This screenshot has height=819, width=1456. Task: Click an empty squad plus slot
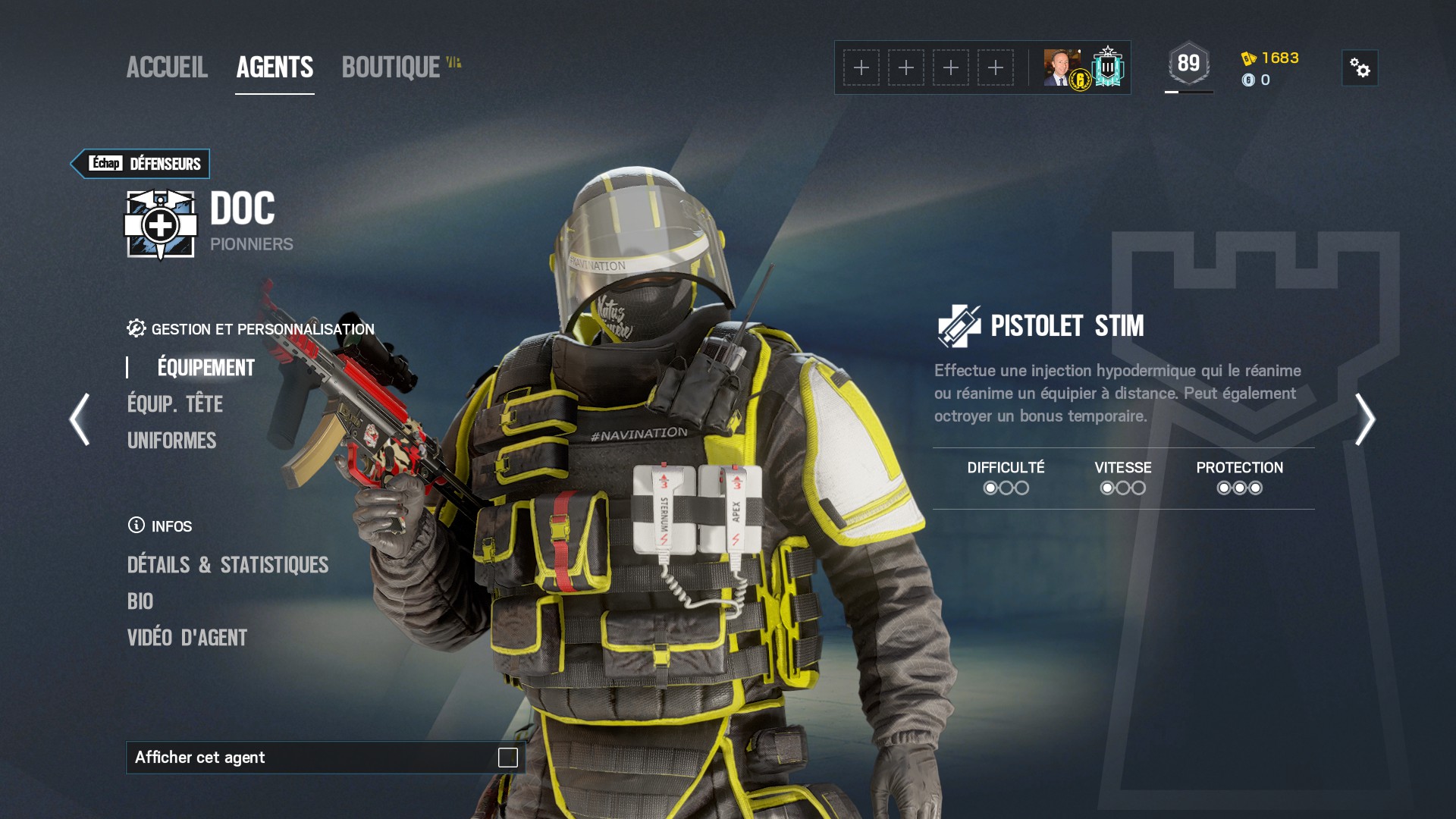861,67
